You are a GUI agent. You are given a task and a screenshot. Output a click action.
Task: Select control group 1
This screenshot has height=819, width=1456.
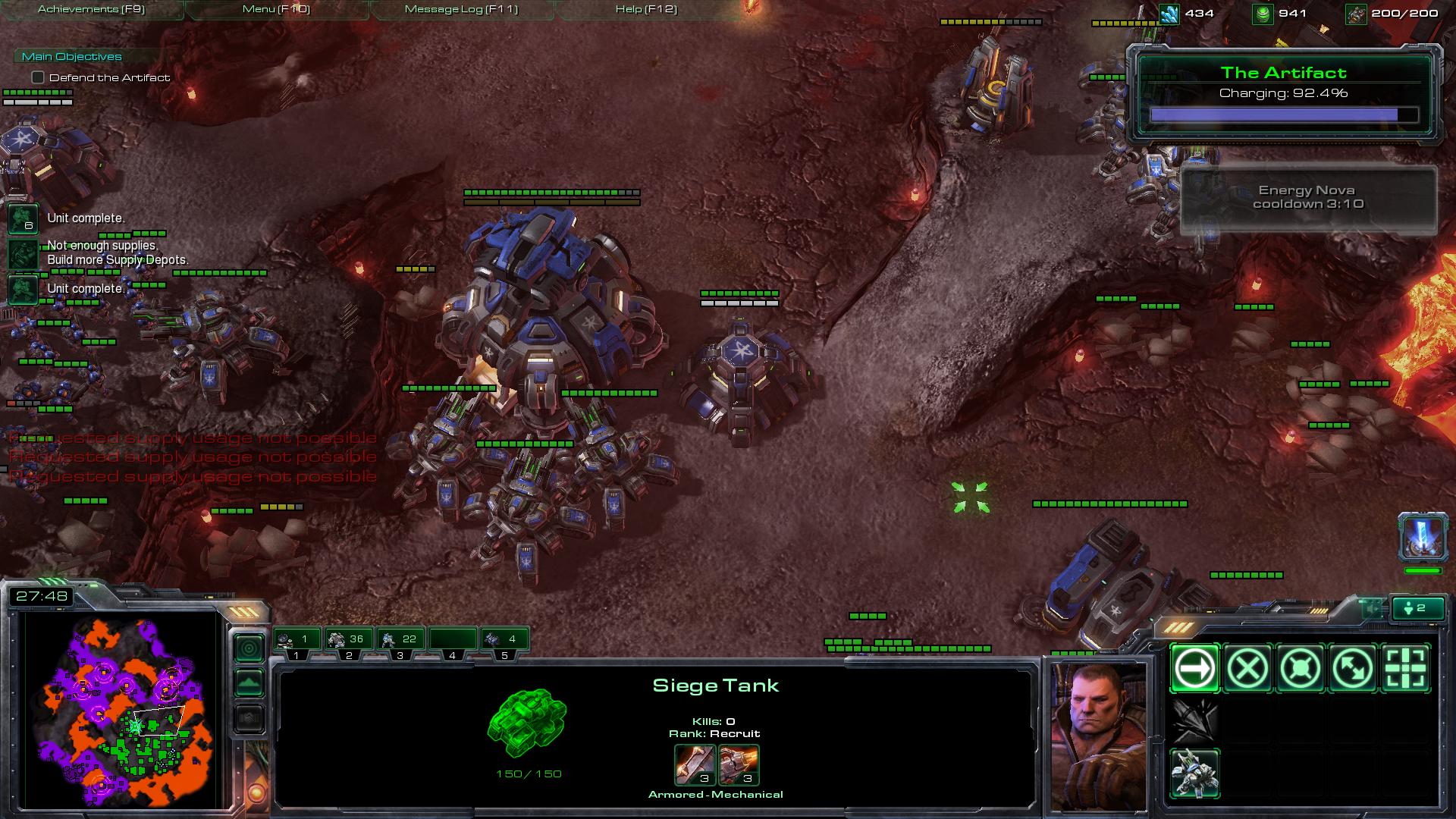pyautogui.click(x=297, y=641)
